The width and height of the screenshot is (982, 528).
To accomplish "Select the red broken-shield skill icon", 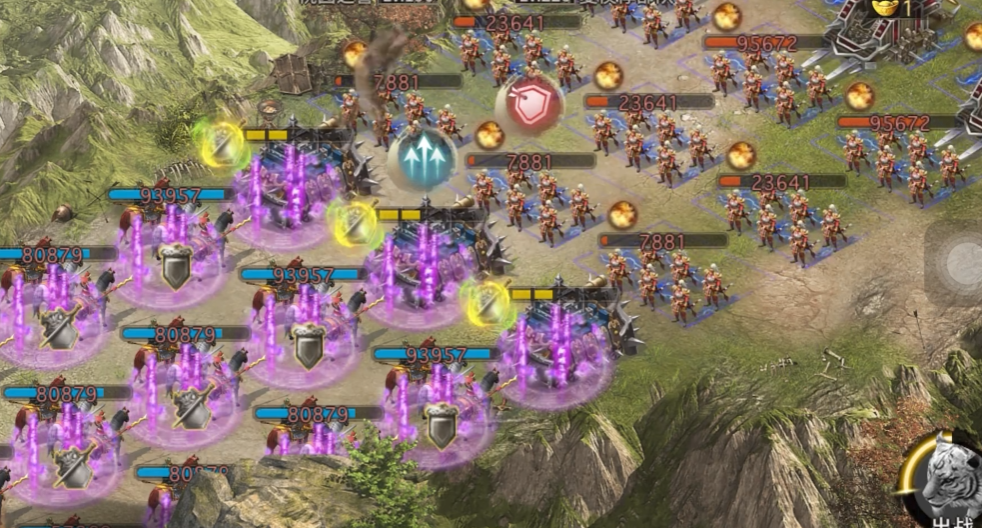I will [529, 105].
